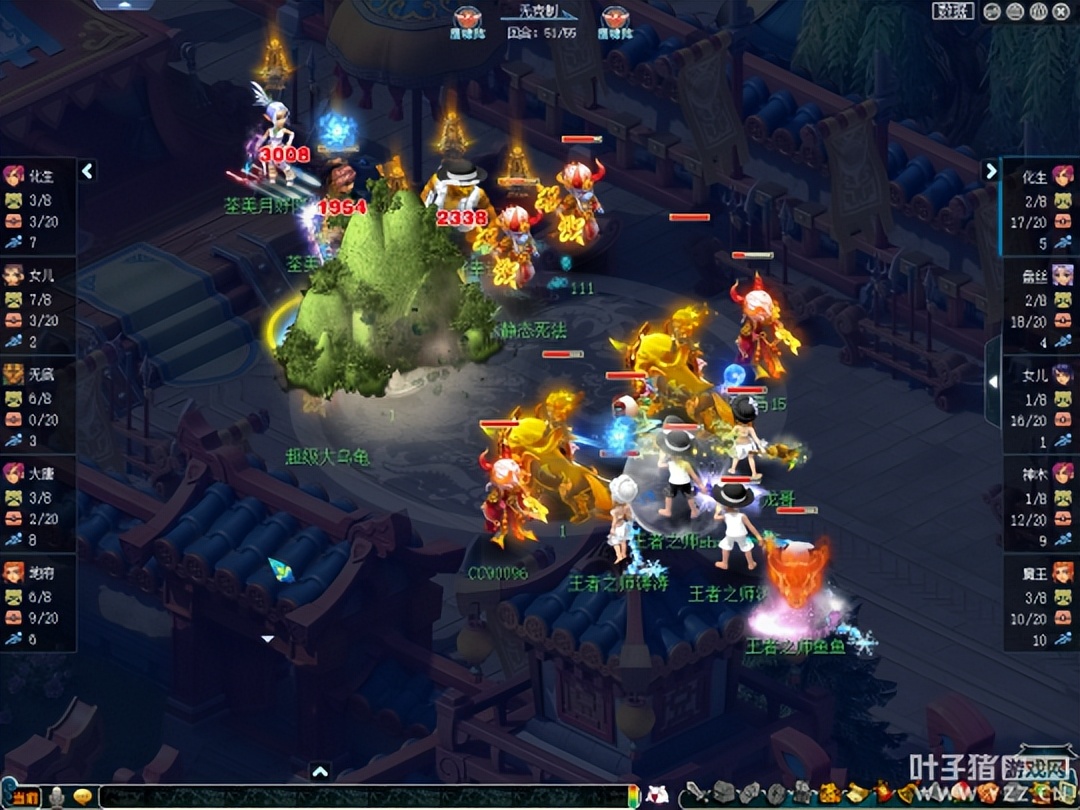This screenshot has height=810, width=1080.
Task: Close the window with the X button
Action: tap(1060, 11)
